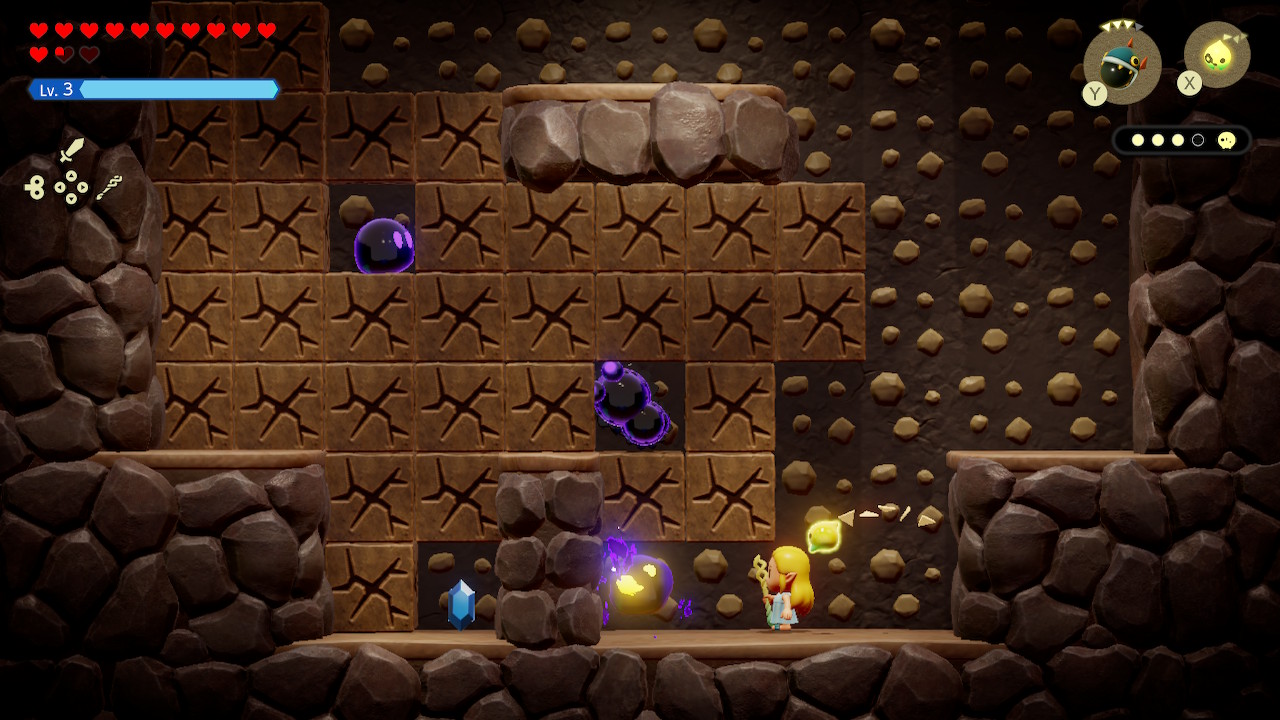1280x720 pixels.
Task: Click the yellow cost triangles above the X portrait
Action: coord(1237,37)
